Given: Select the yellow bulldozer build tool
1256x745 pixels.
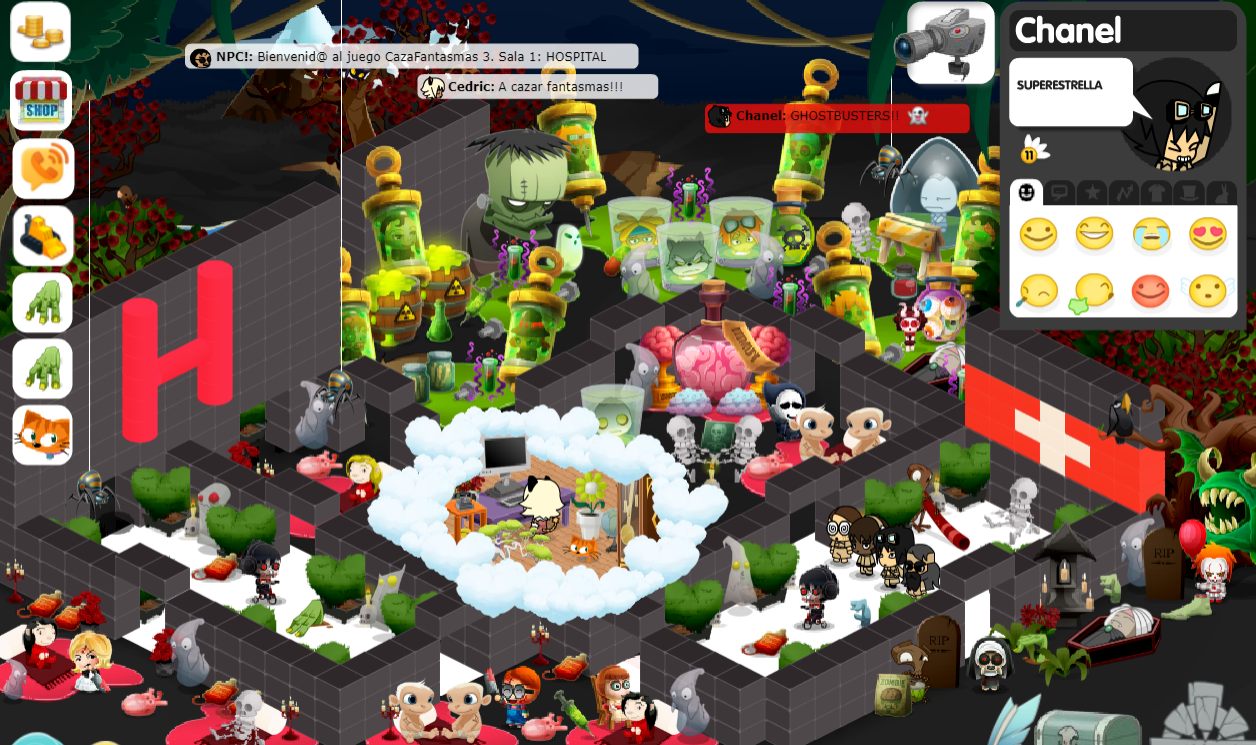Looking at the screenshot, I should pos(42,236).
